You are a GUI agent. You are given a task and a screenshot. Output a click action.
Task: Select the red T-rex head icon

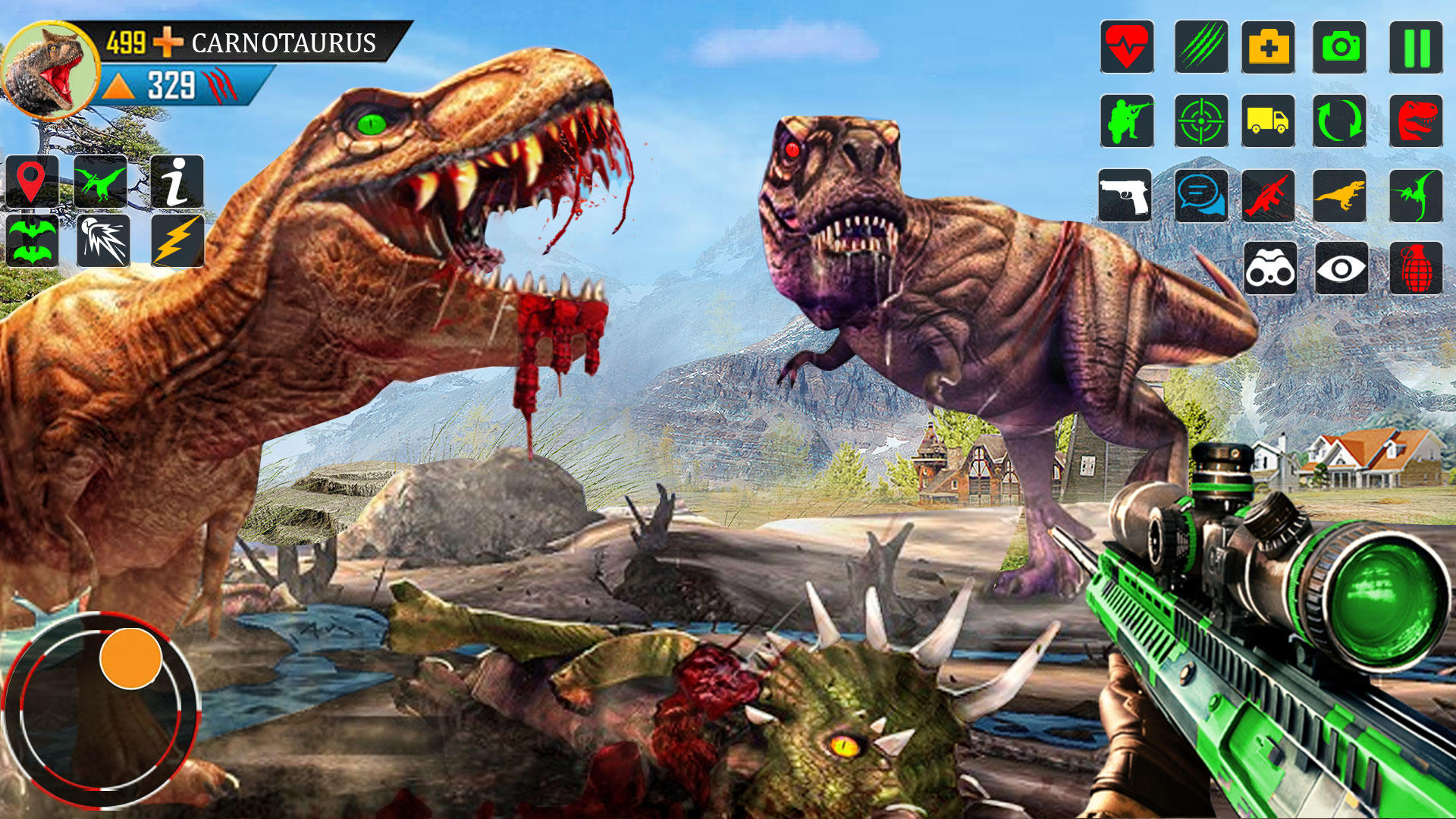coord(1416,121)
